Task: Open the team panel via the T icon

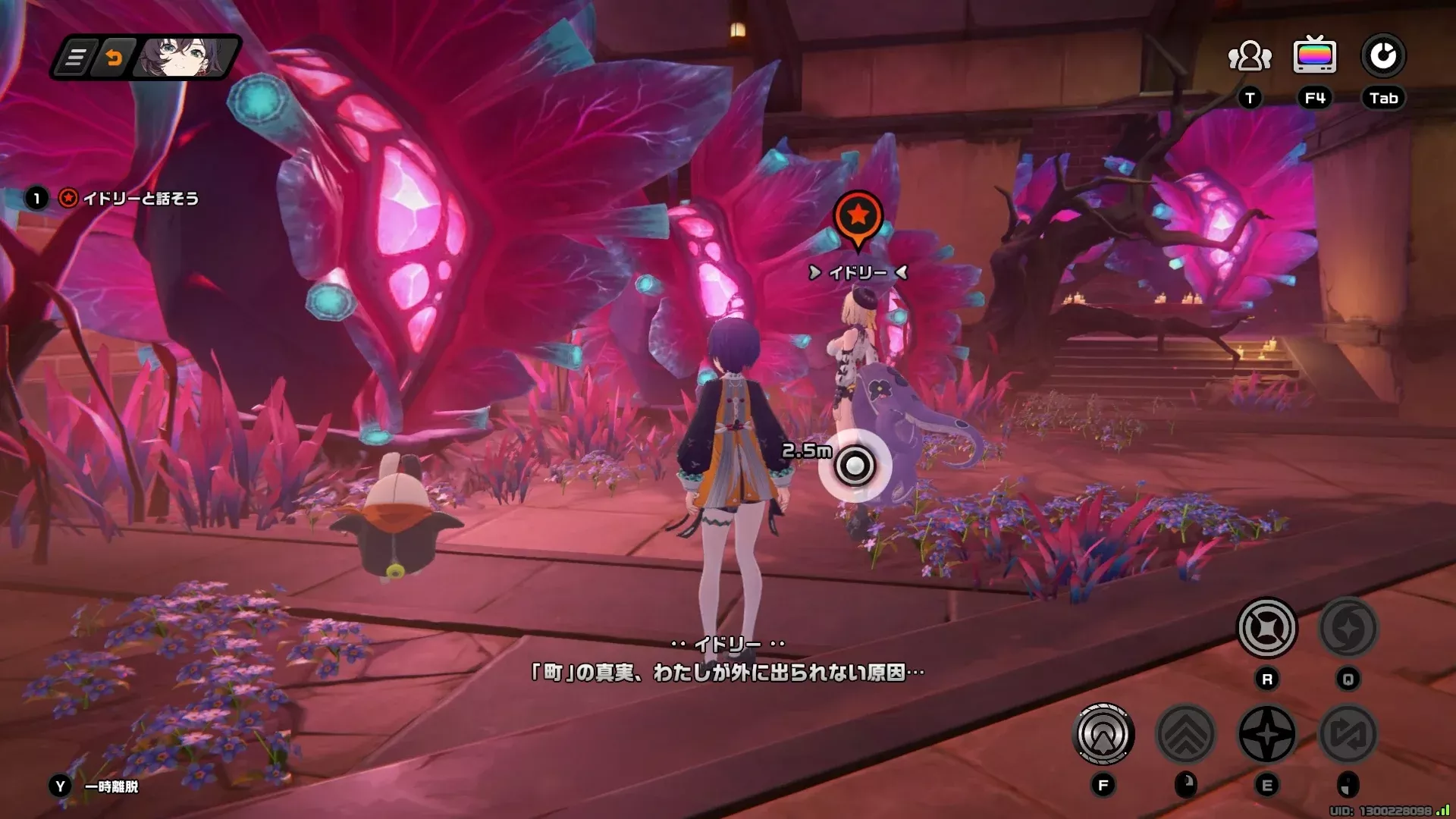Action: (x=1248, y=55)
